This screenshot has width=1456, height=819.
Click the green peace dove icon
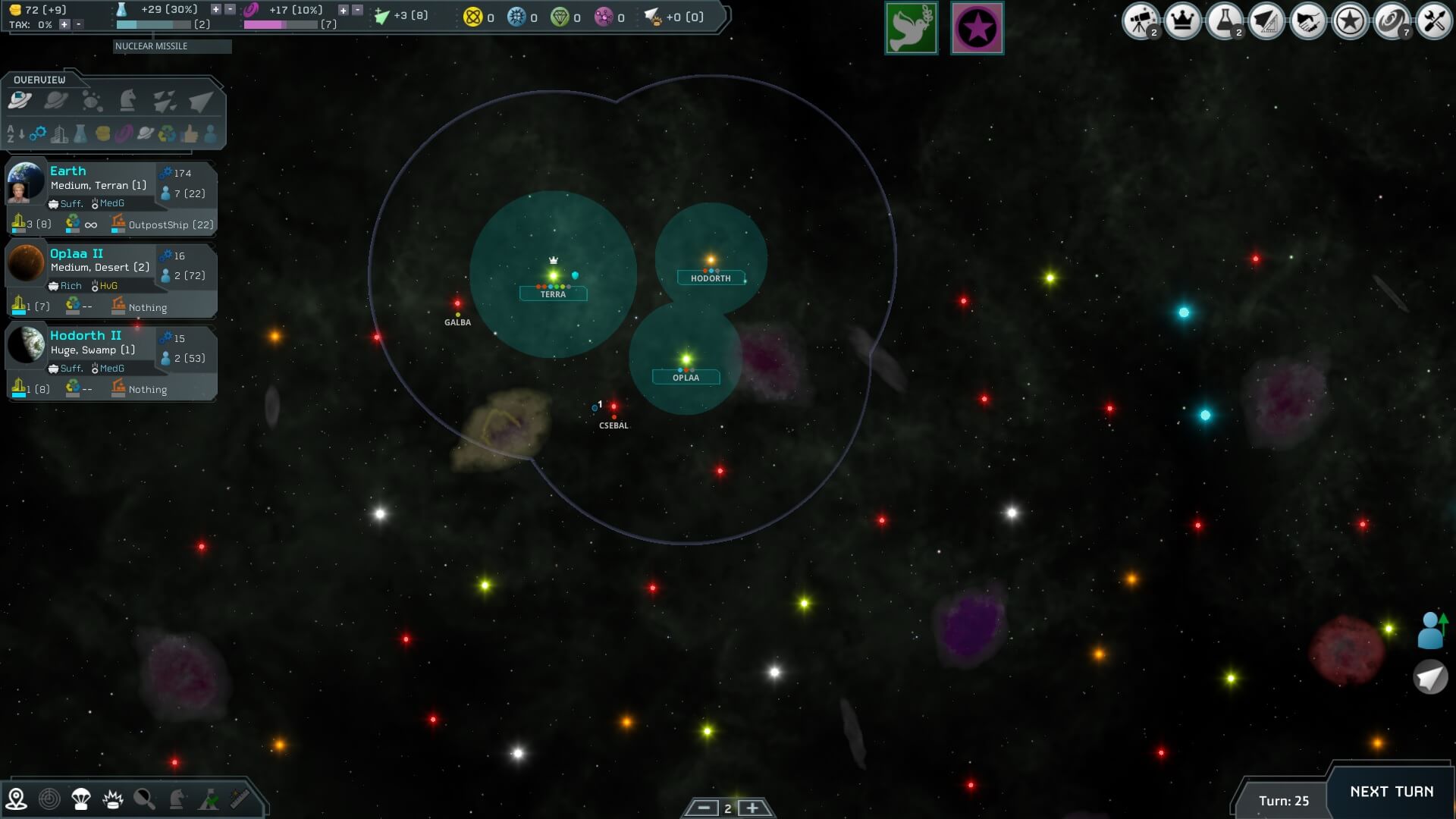pyautogui.click(x=911, y=29)
